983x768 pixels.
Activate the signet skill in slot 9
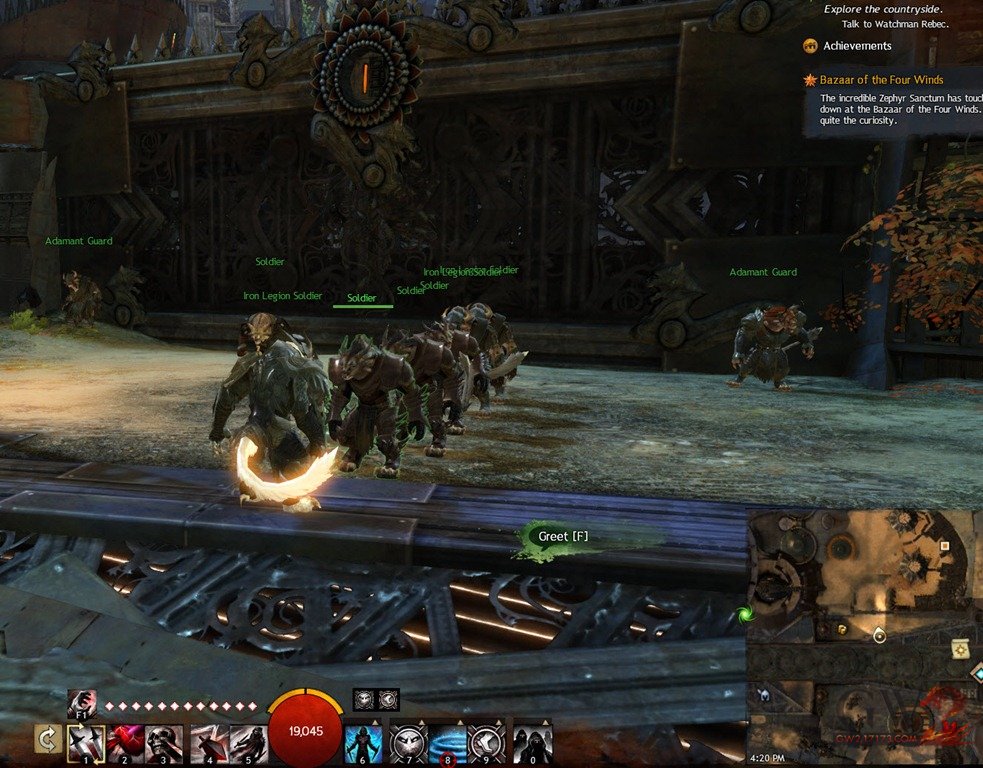487,745
